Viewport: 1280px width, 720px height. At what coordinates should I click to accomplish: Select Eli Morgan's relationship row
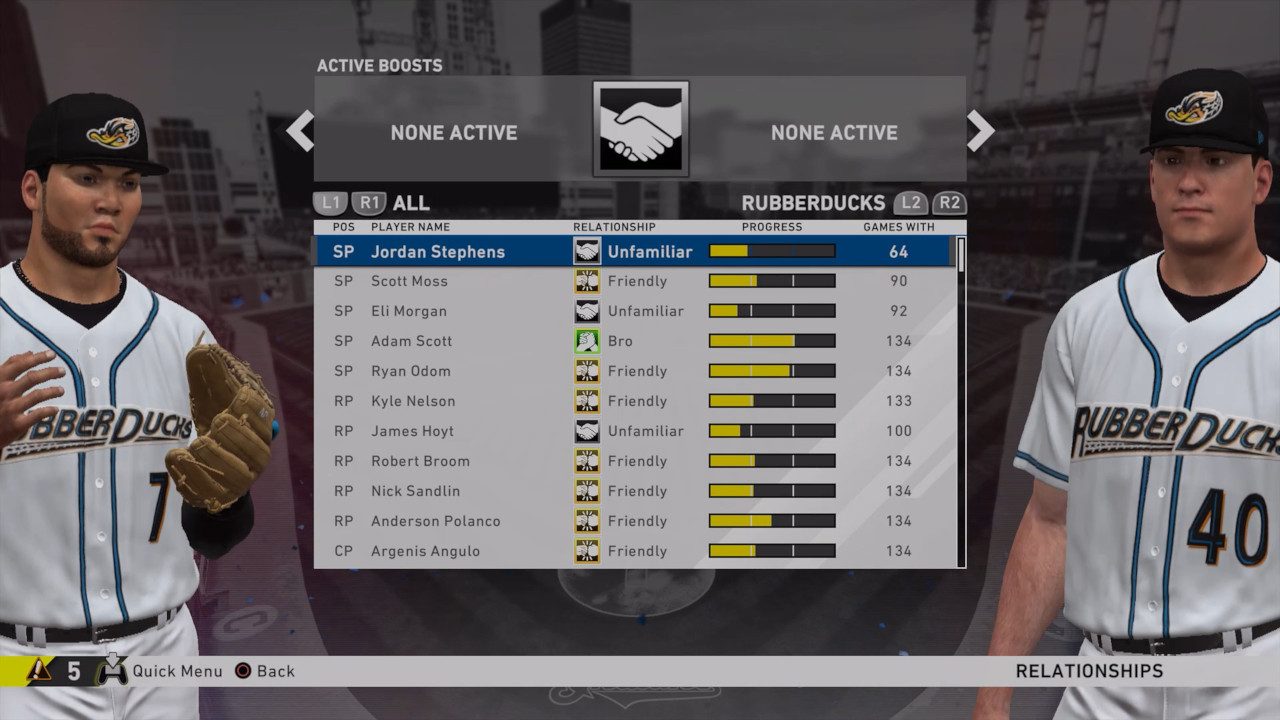point(409,311)
